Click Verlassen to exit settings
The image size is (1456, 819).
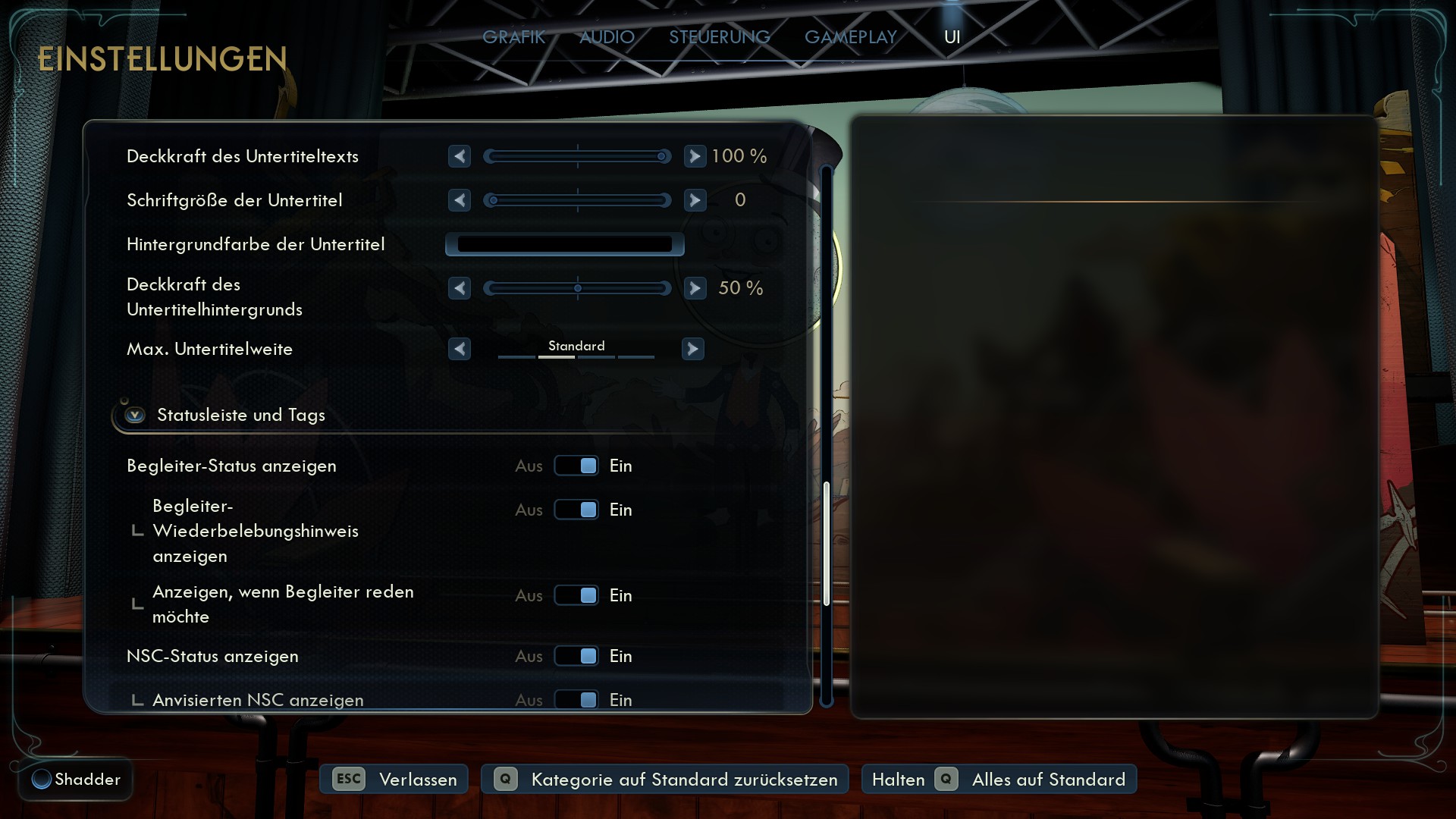[x=394, y=779]
